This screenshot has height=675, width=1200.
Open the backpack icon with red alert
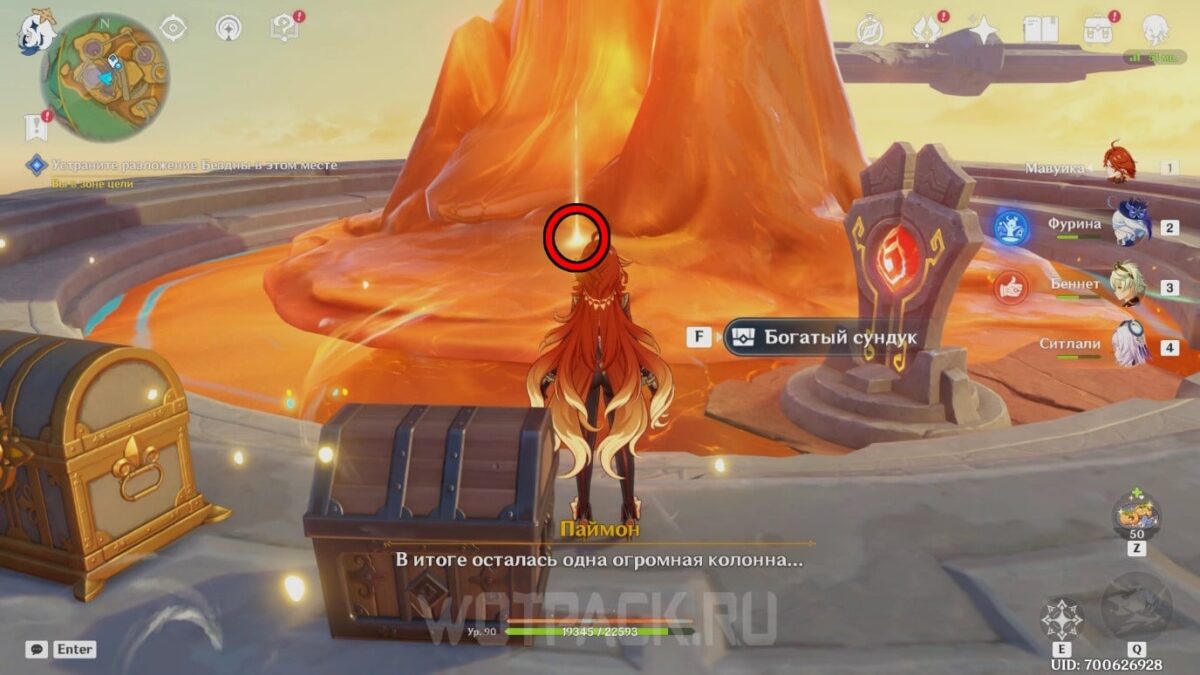[1098, 29]
